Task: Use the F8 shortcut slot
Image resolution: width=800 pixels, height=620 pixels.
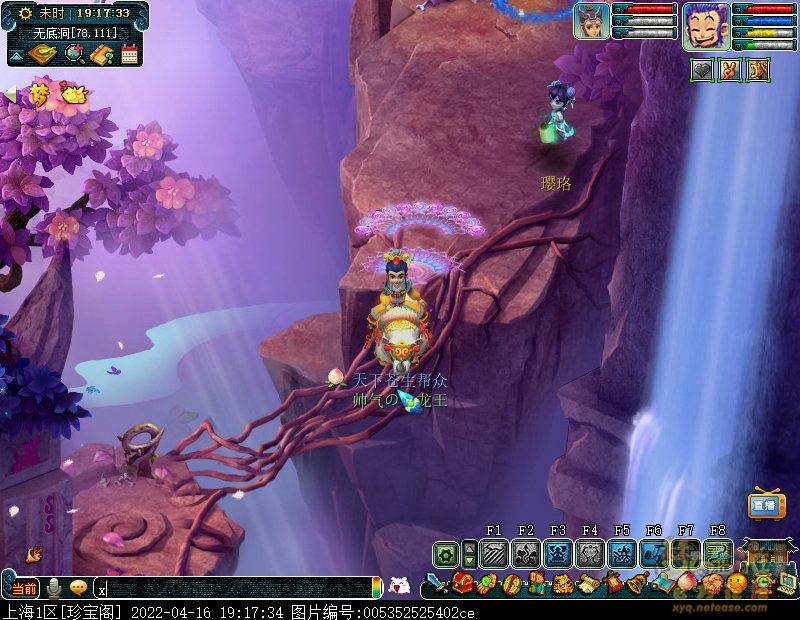Action: click(x=717, y=553)
